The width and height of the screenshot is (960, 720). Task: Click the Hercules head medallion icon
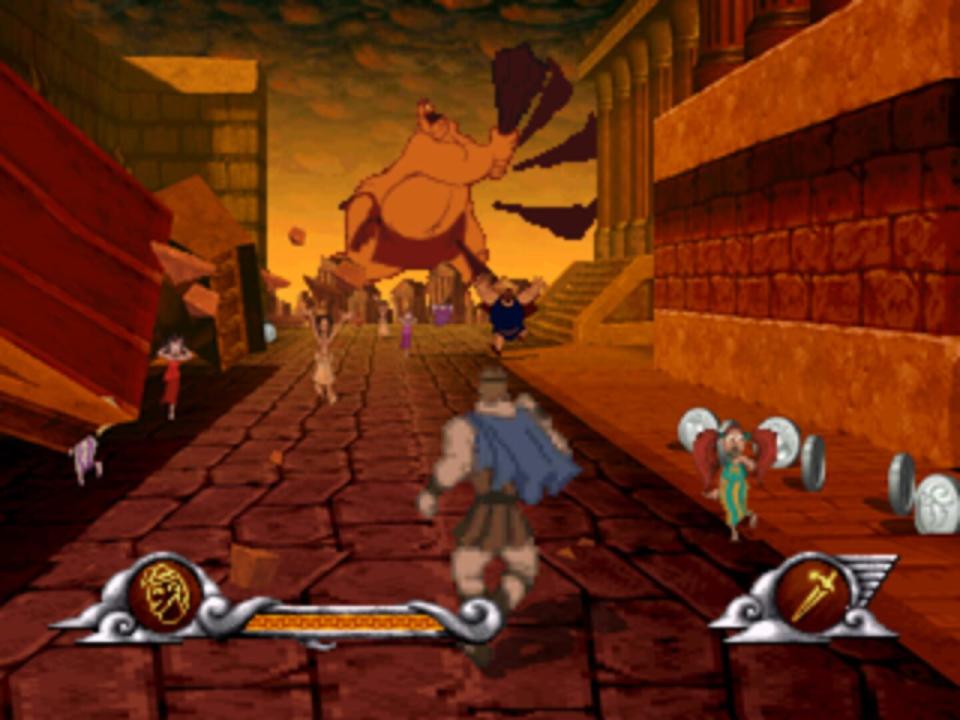pyautogui.click(x=166, y=596)
